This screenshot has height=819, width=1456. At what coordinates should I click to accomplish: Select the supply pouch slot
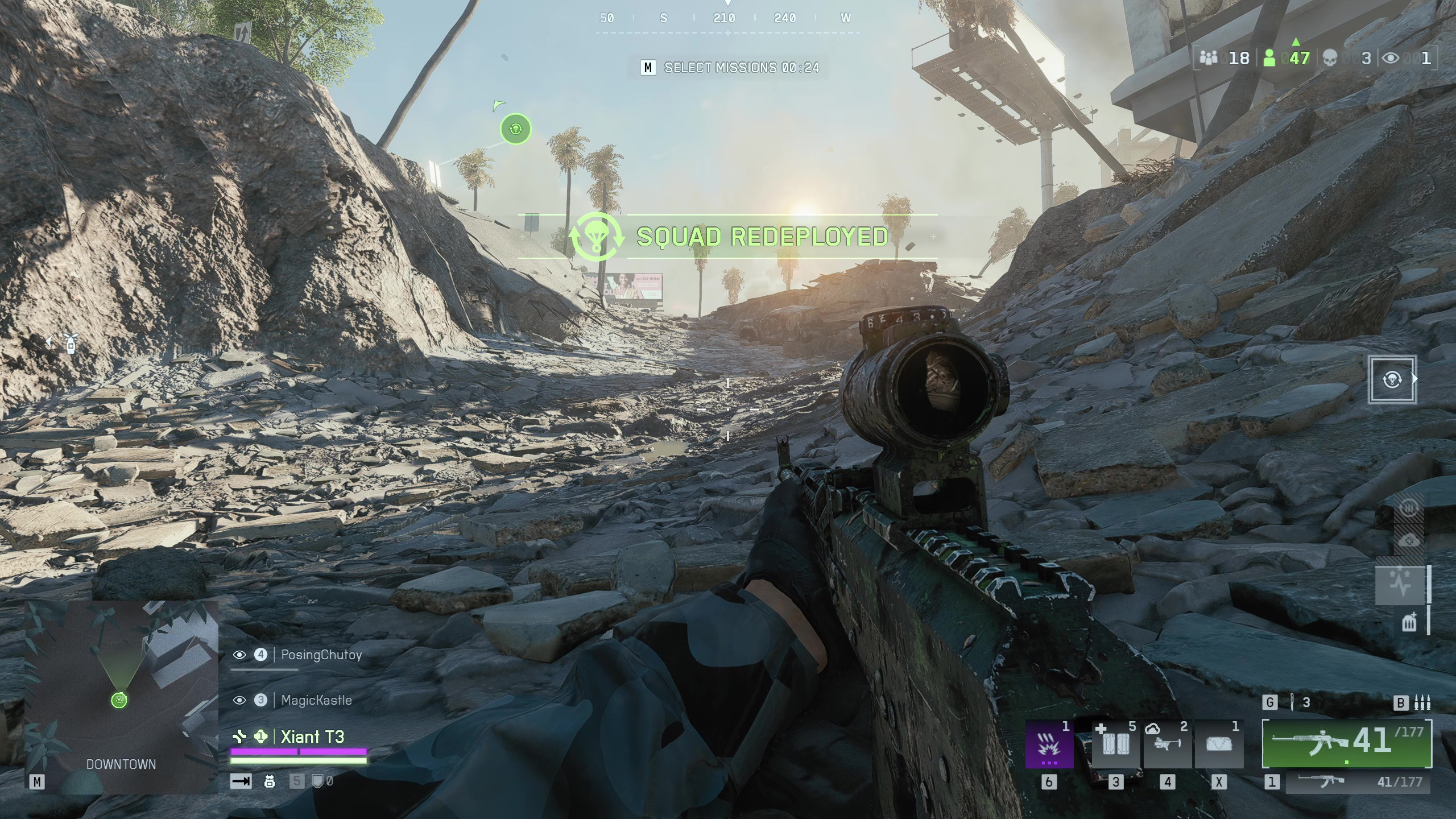1218,744
